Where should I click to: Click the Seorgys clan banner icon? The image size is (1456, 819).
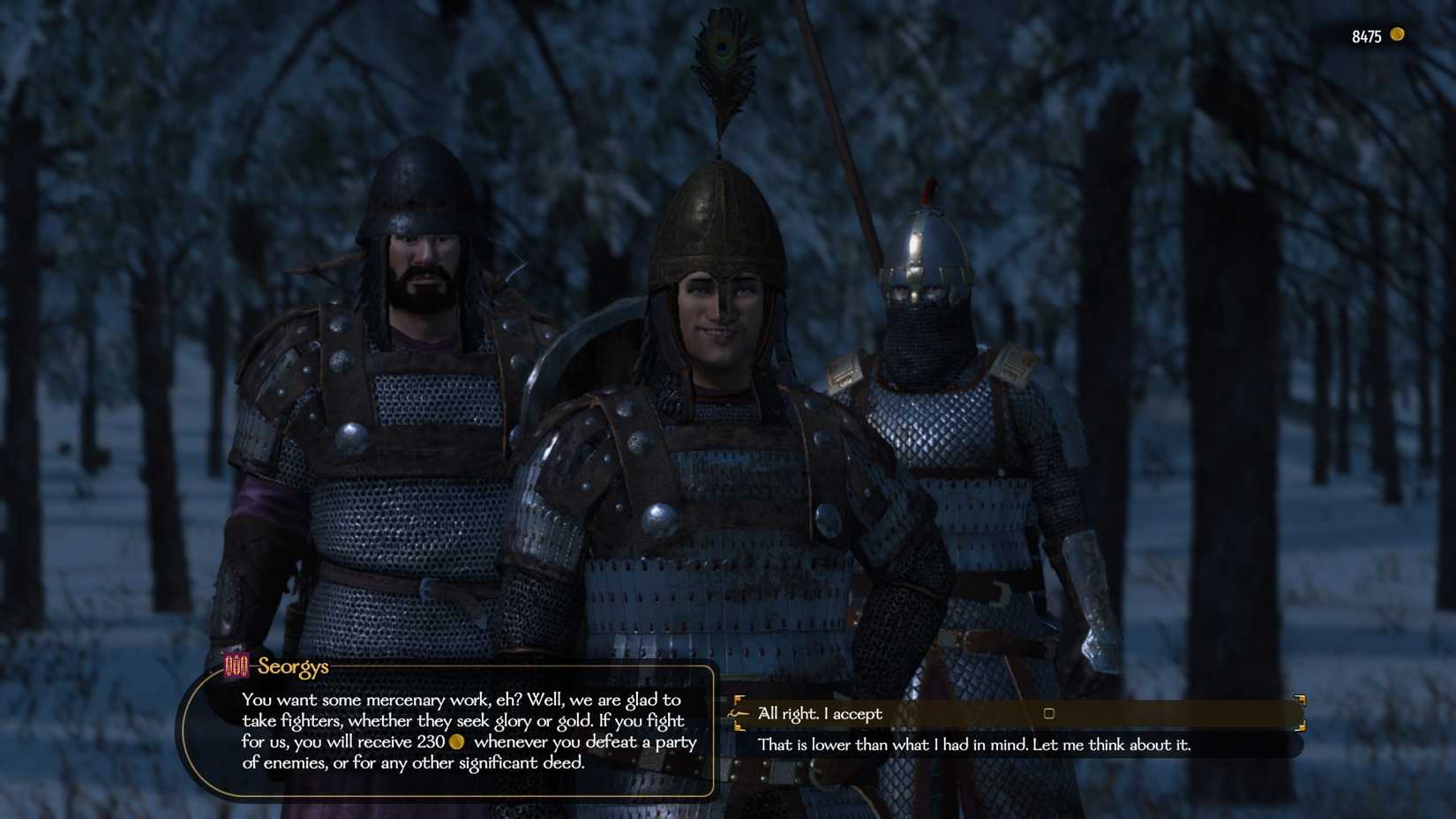click(x=235, y=667)
